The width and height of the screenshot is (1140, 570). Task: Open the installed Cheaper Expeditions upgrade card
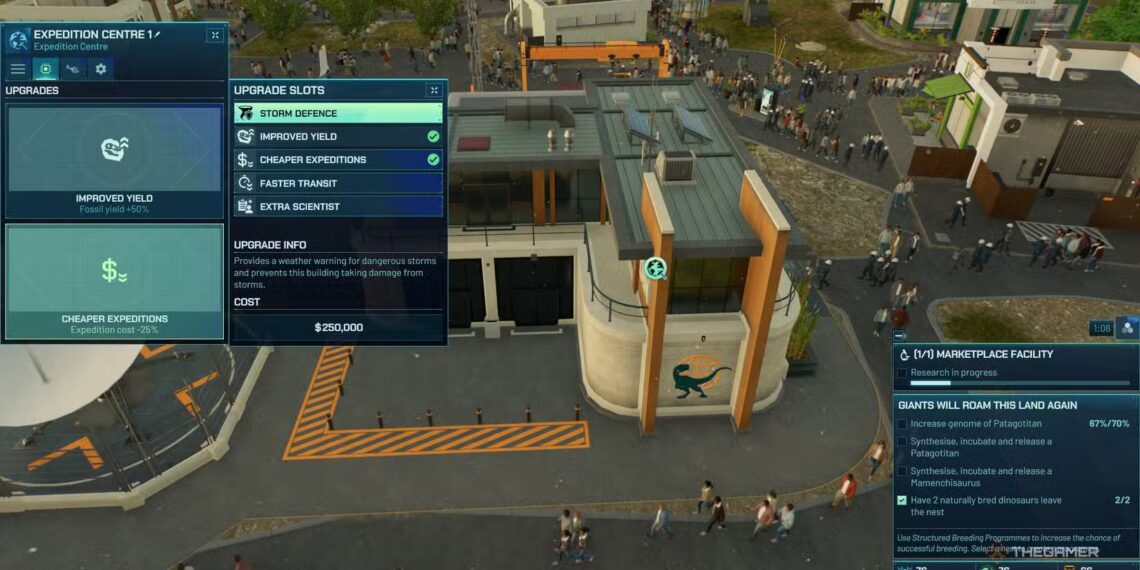pos(114,281)
